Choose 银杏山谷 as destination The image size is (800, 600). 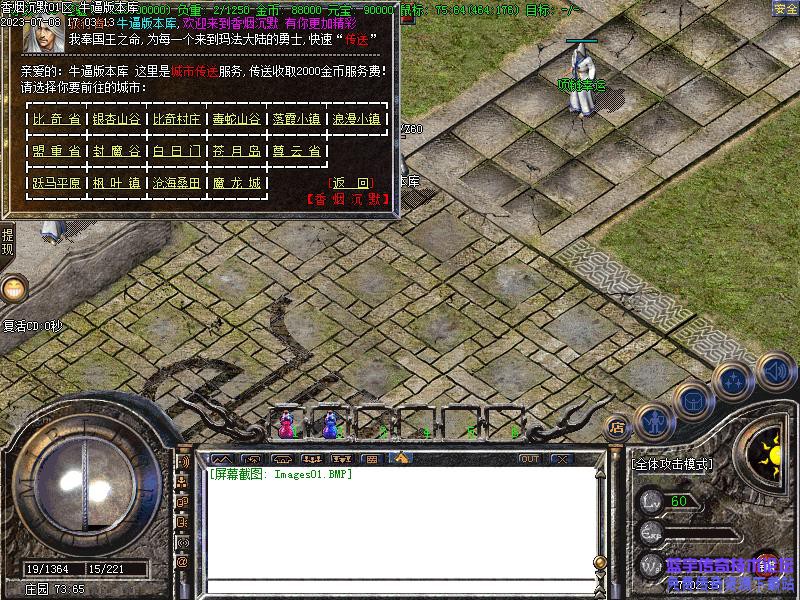click(x=116, y=119)
